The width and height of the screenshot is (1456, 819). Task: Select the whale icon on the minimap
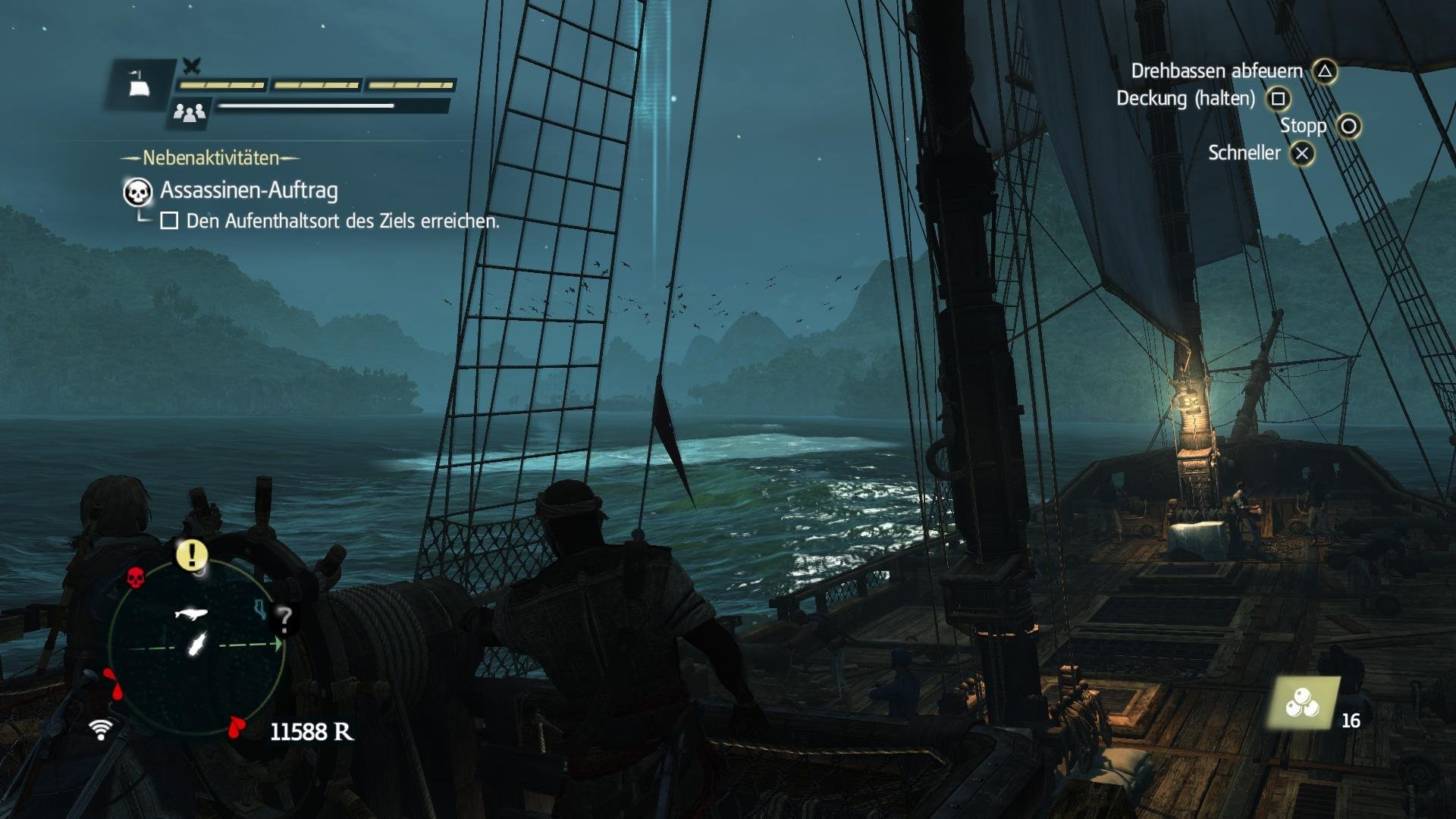click(x=190, y=614)
